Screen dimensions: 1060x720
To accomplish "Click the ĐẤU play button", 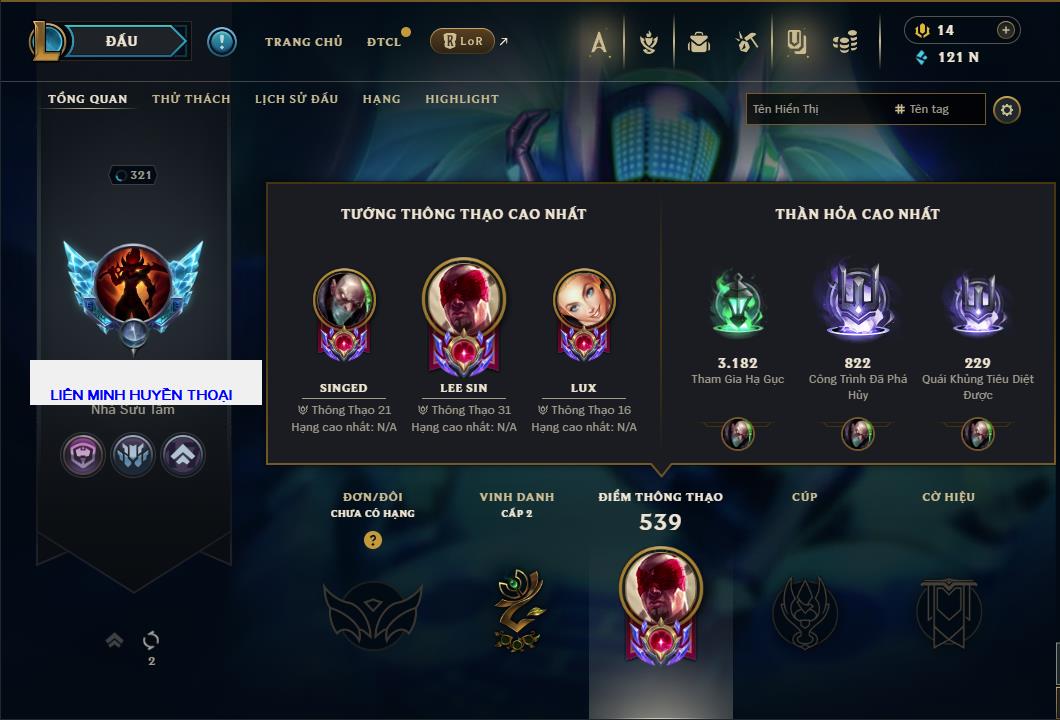I will click(122, 41).
